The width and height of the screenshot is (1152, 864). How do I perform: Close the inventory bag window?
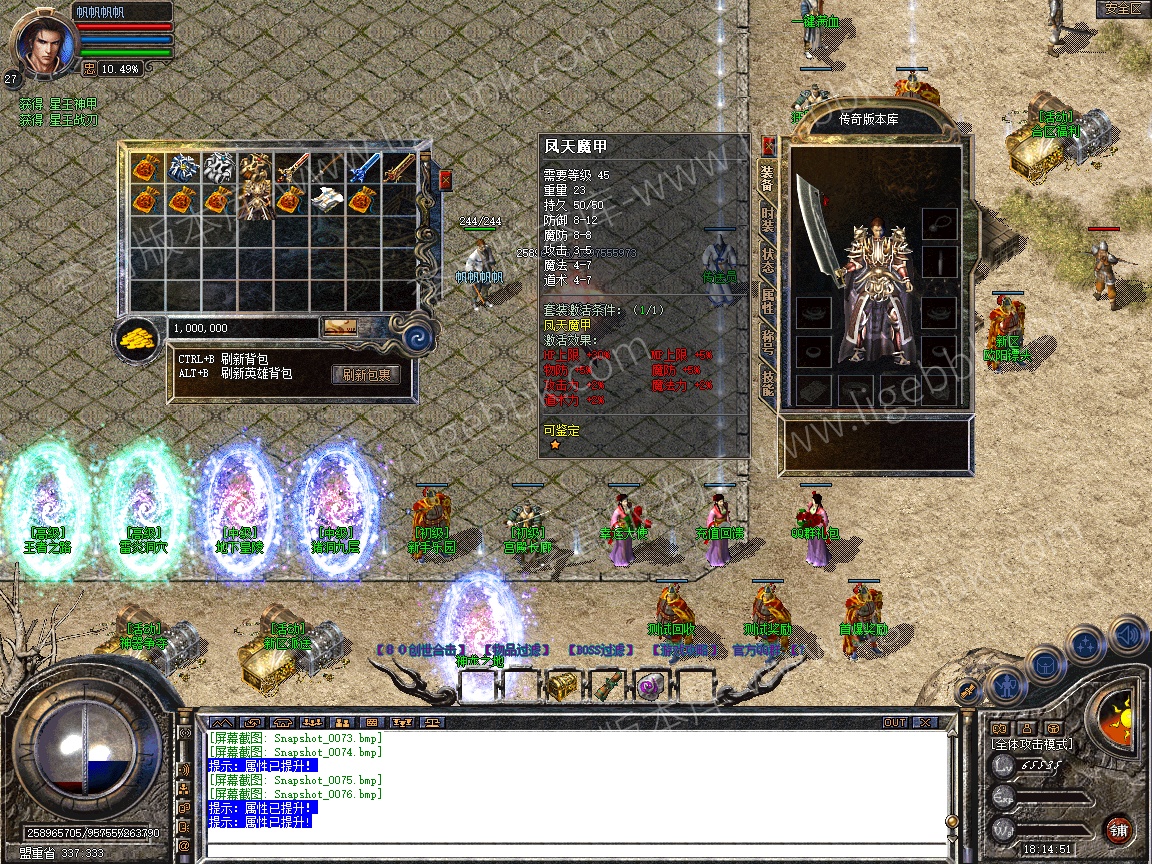445,179
